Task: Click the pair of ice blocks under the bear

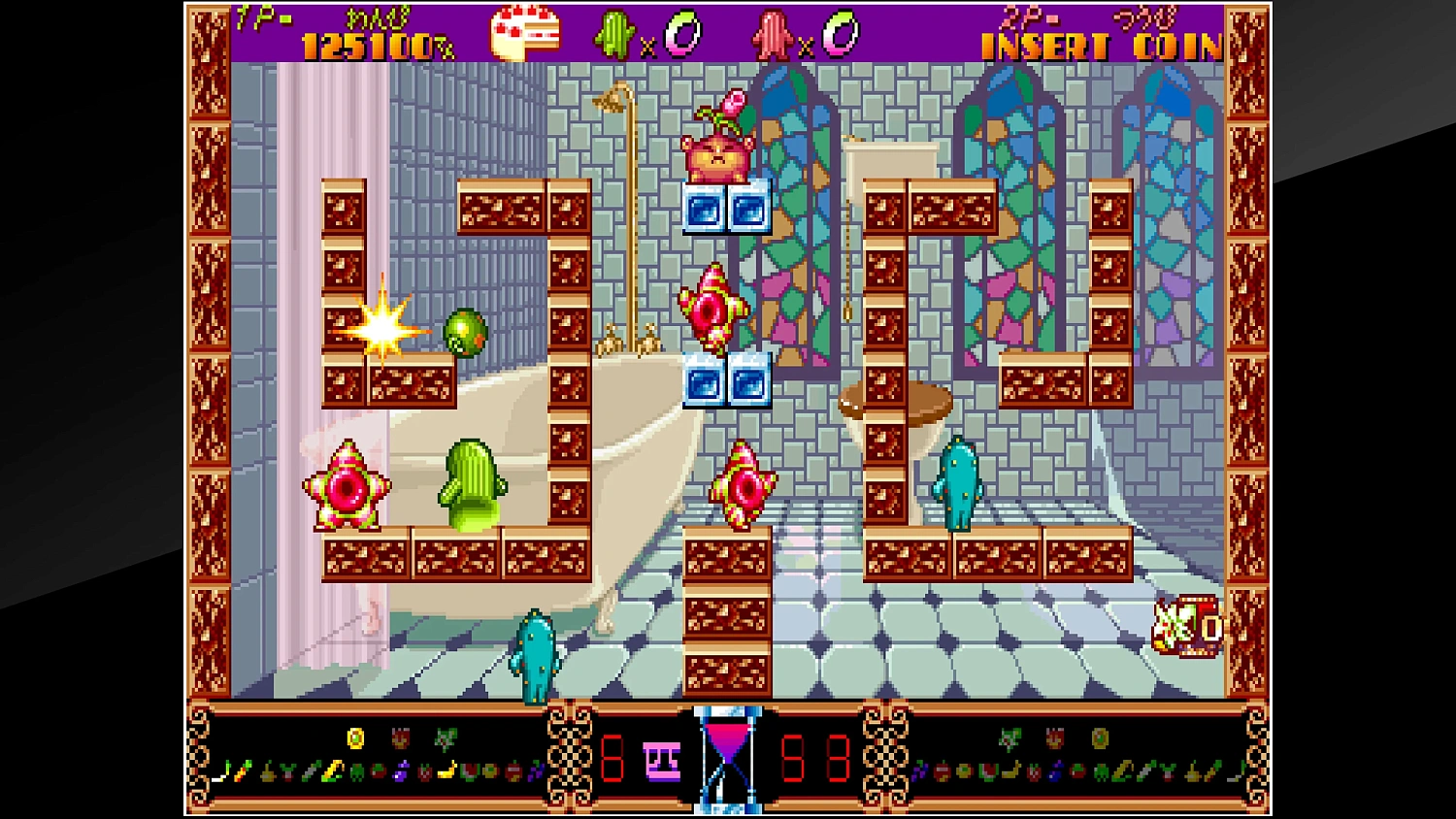Action: pyautogui.click(x=728, y=206)
